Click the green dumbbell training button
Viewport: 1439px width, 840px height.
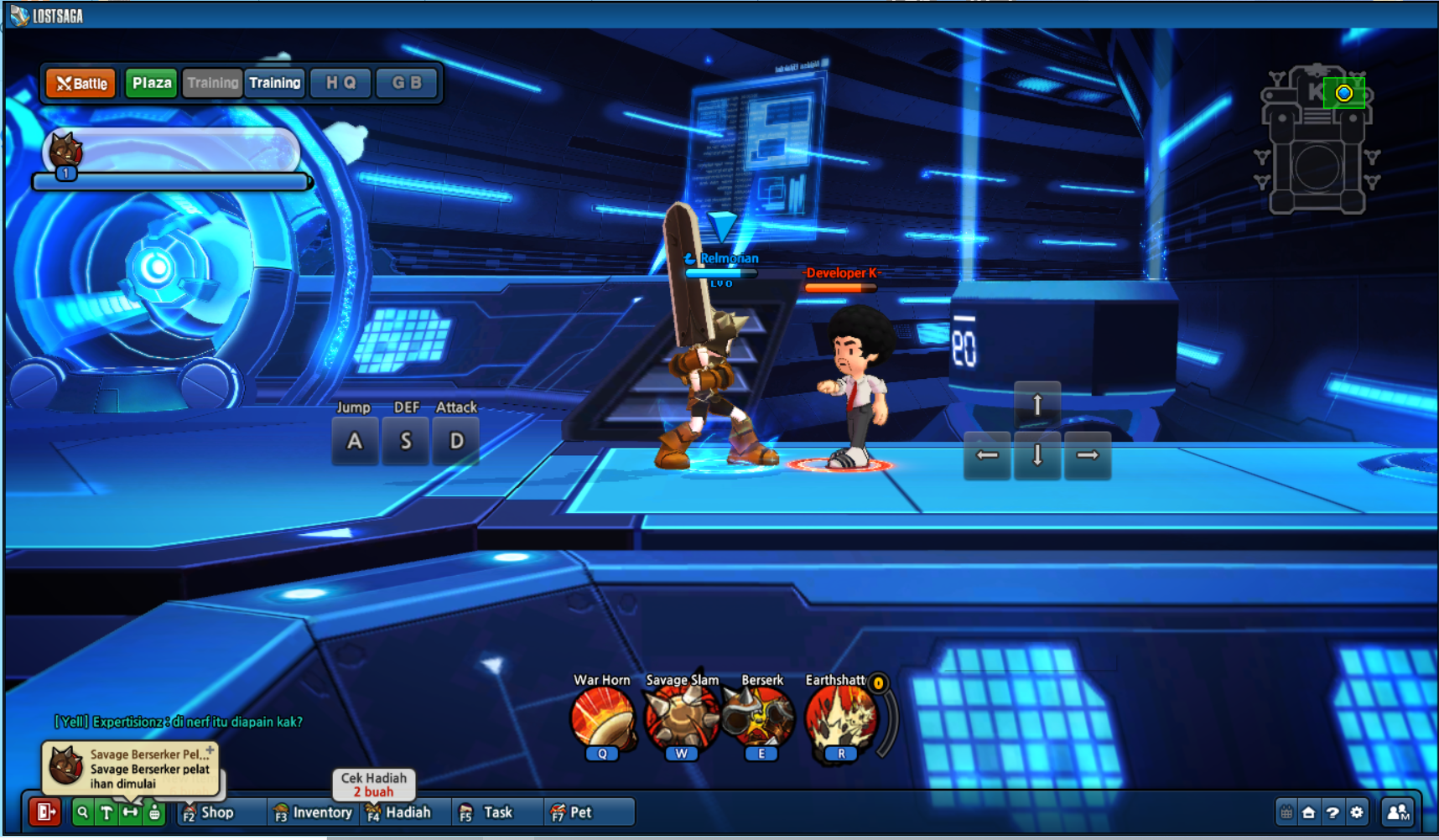point(130,811)
